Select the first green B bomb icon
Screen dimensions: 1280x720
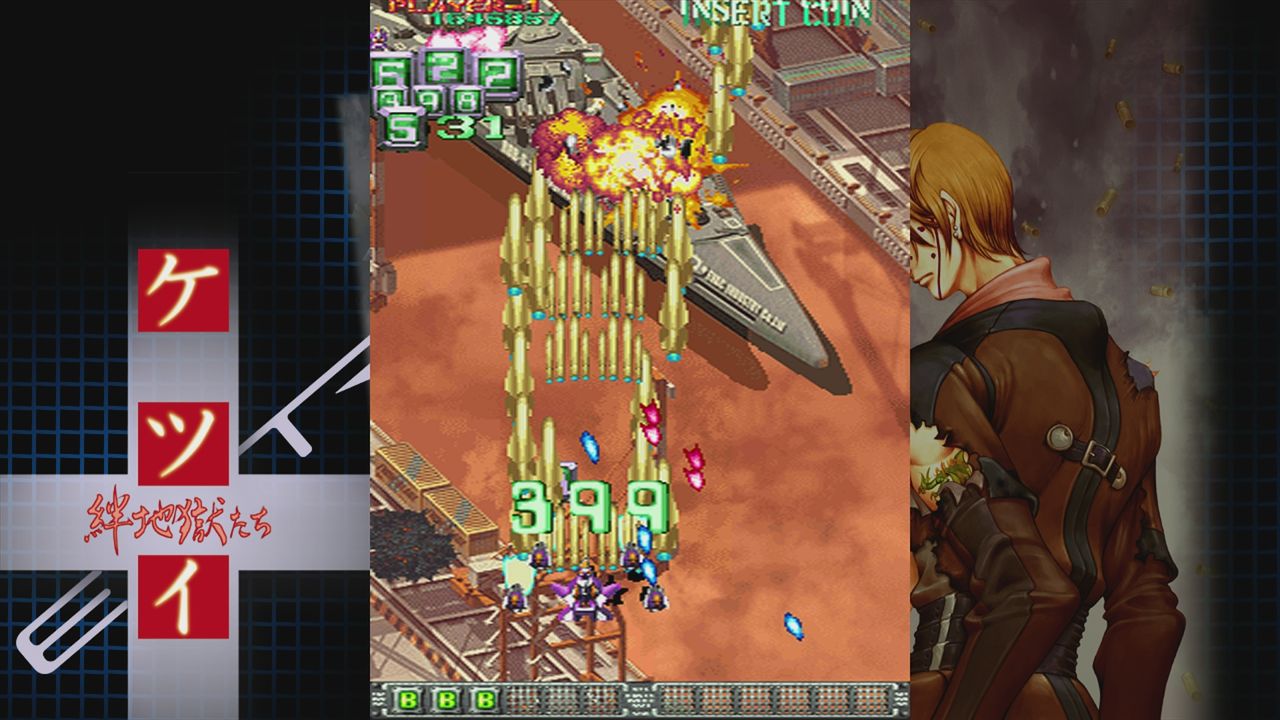click(x=406, y=700)
